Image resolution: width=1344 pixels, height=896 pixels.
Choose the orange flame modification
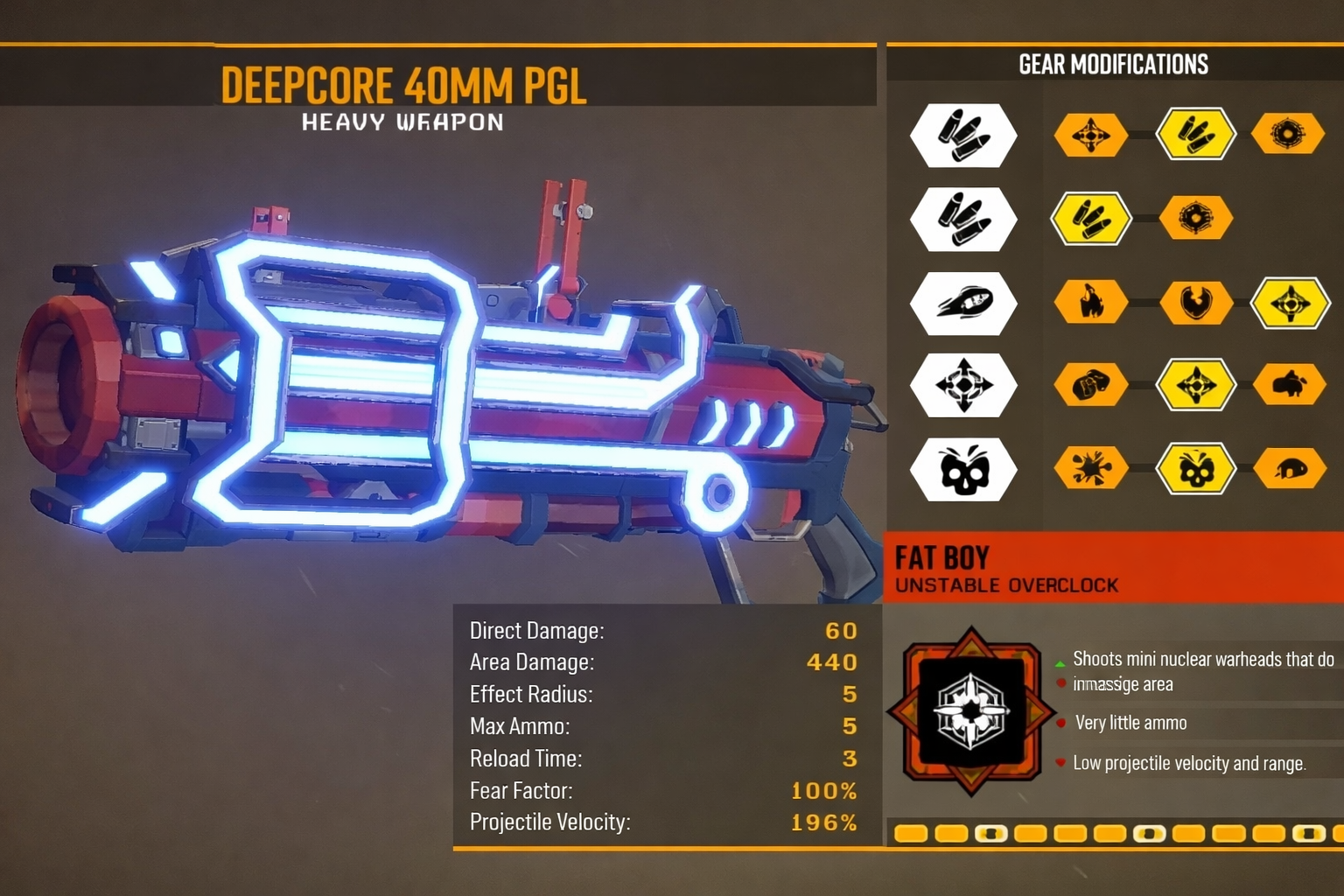pos(1090,303)
